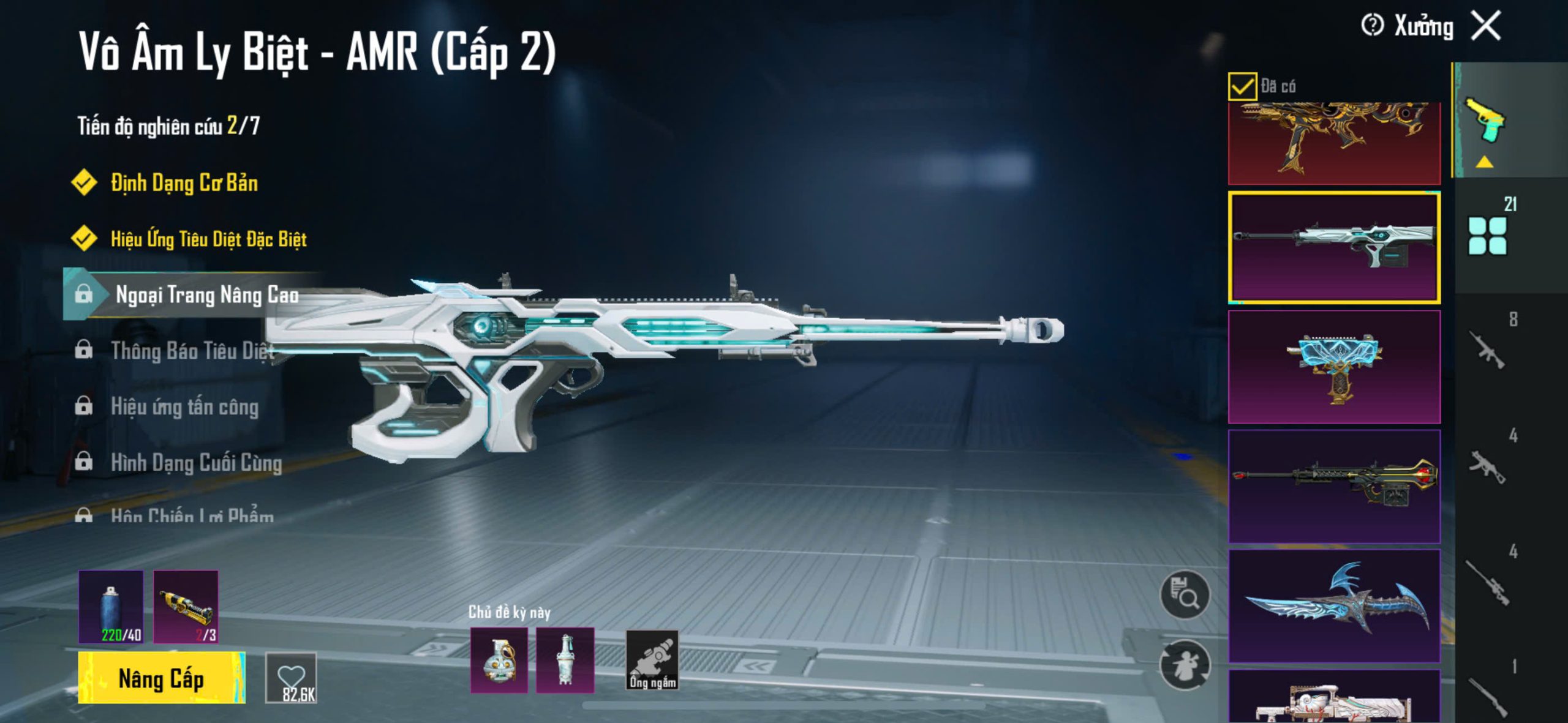Image resolution: width=1568 pixels, height=723 pixels.
Task: Choose the gold and red rifle skin
Action: pos(1334,142)
